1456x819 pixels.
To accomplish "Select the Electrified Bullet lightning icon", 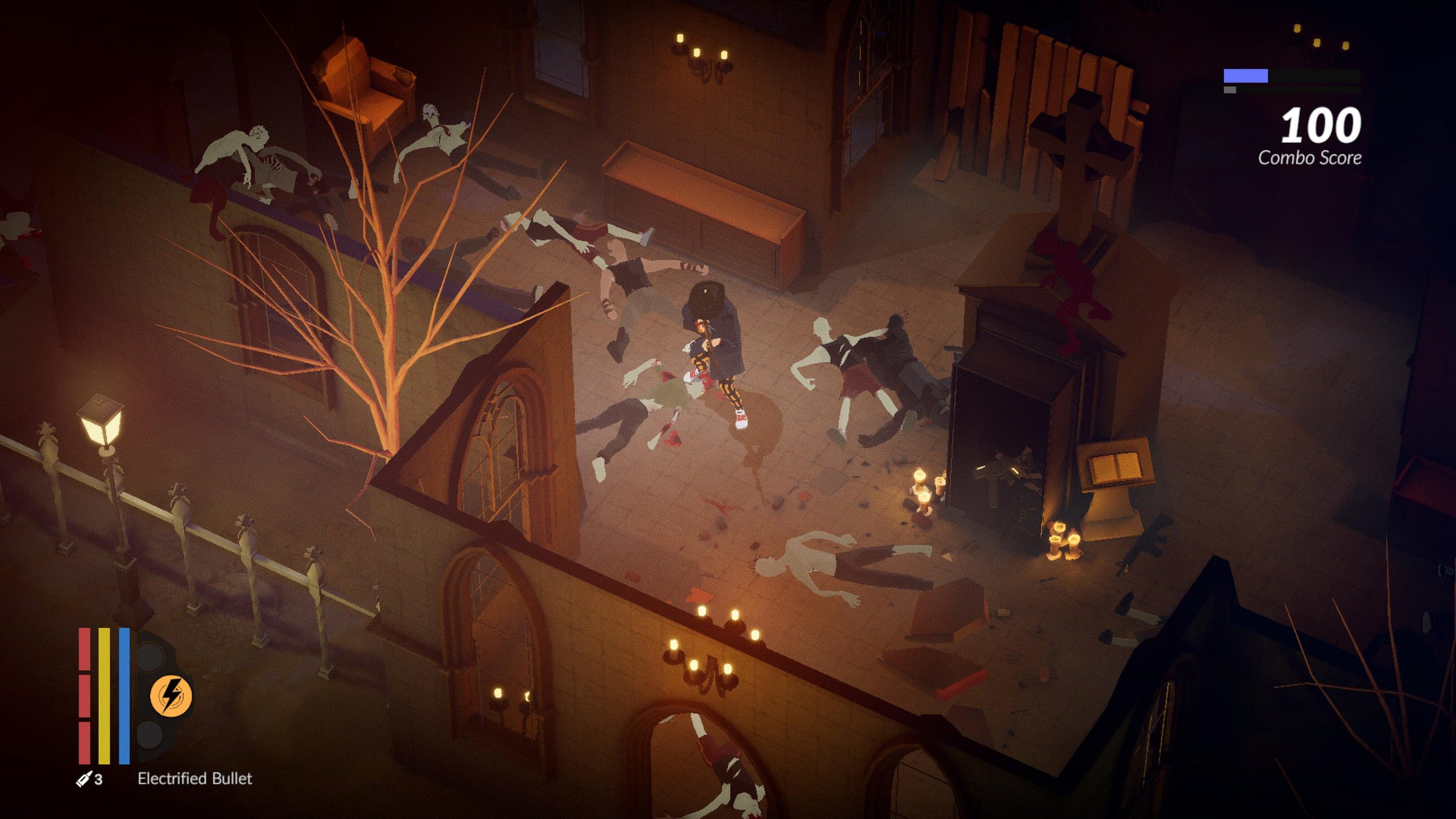I will (x=171, y=696).
